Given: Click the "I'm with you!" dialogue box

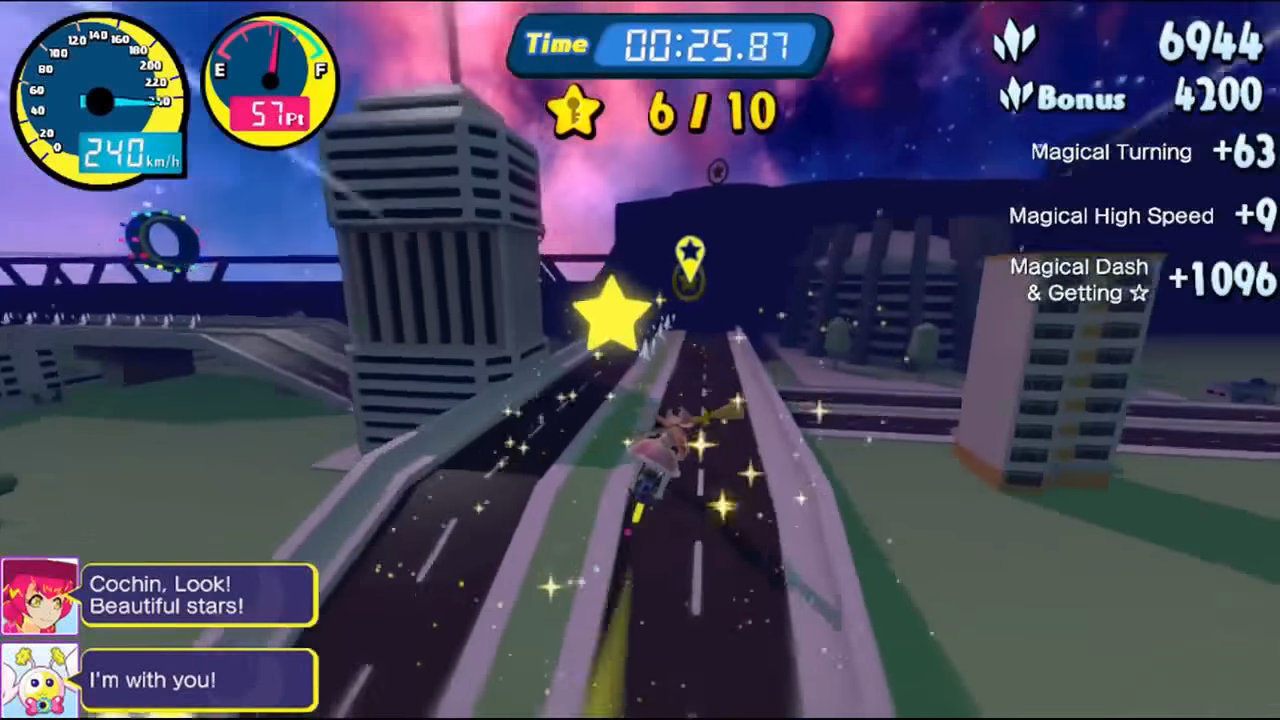Looking at the screenshot, I should click(199, 680).
